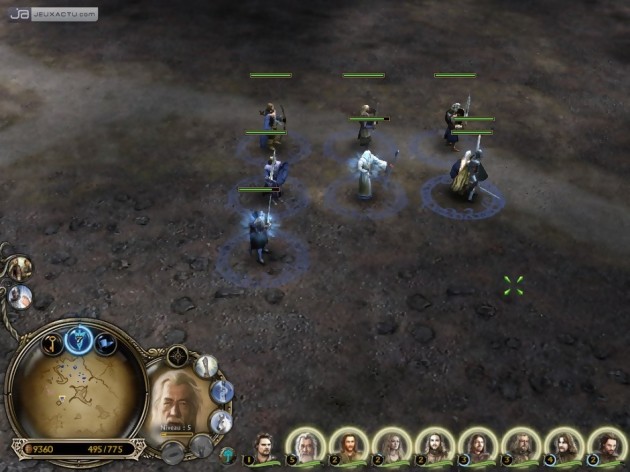Activate Gandalf's staff ability icon

pyautogui.click(x=206, y=366)
